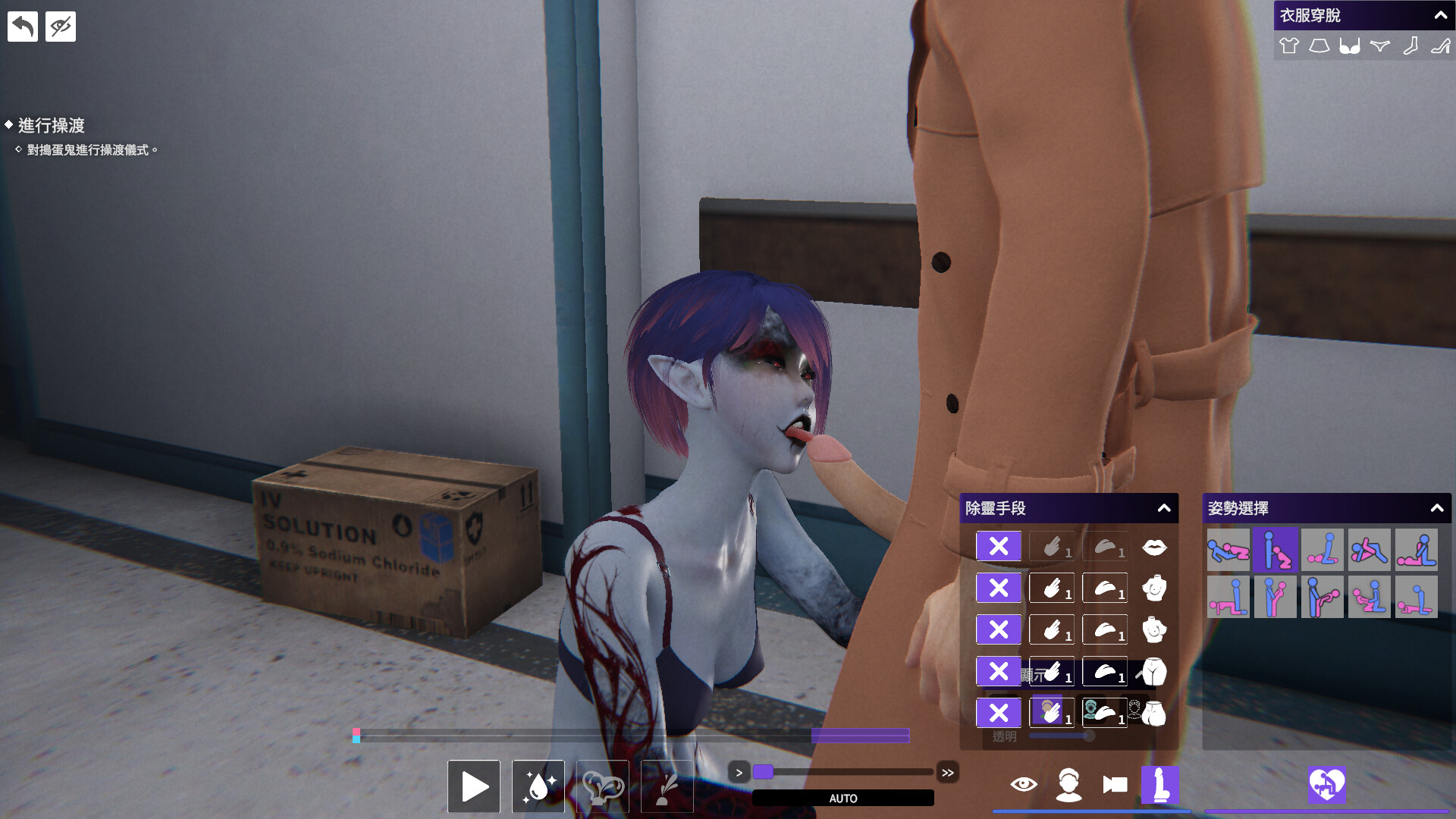Collapse the 除靈手段 panel
1456x819 pixels.
point(1166,509)
